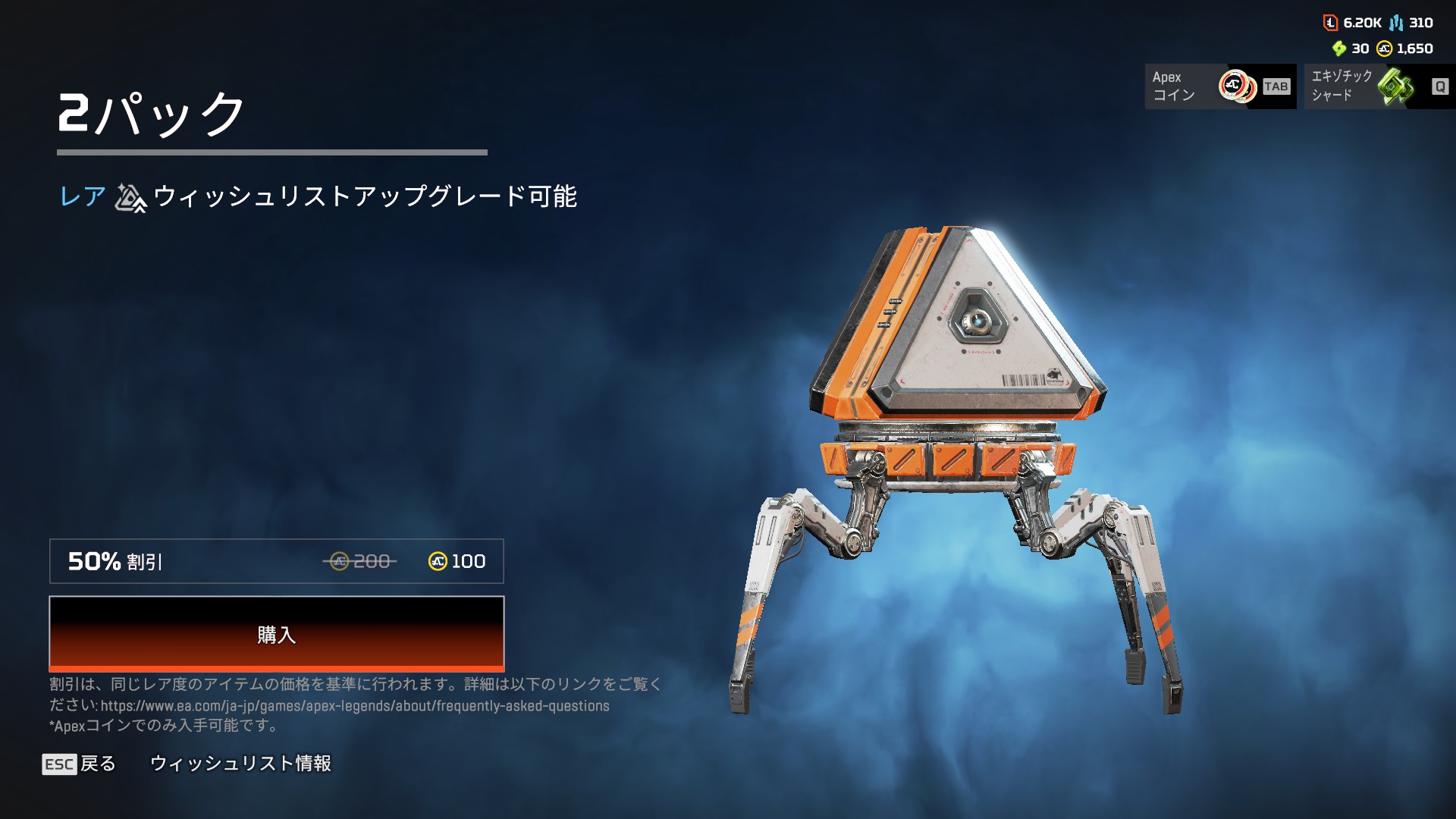The width and height of the screenshot is (1456, 819).
Task: Click the 購入 purchase button
Action: 276,634
